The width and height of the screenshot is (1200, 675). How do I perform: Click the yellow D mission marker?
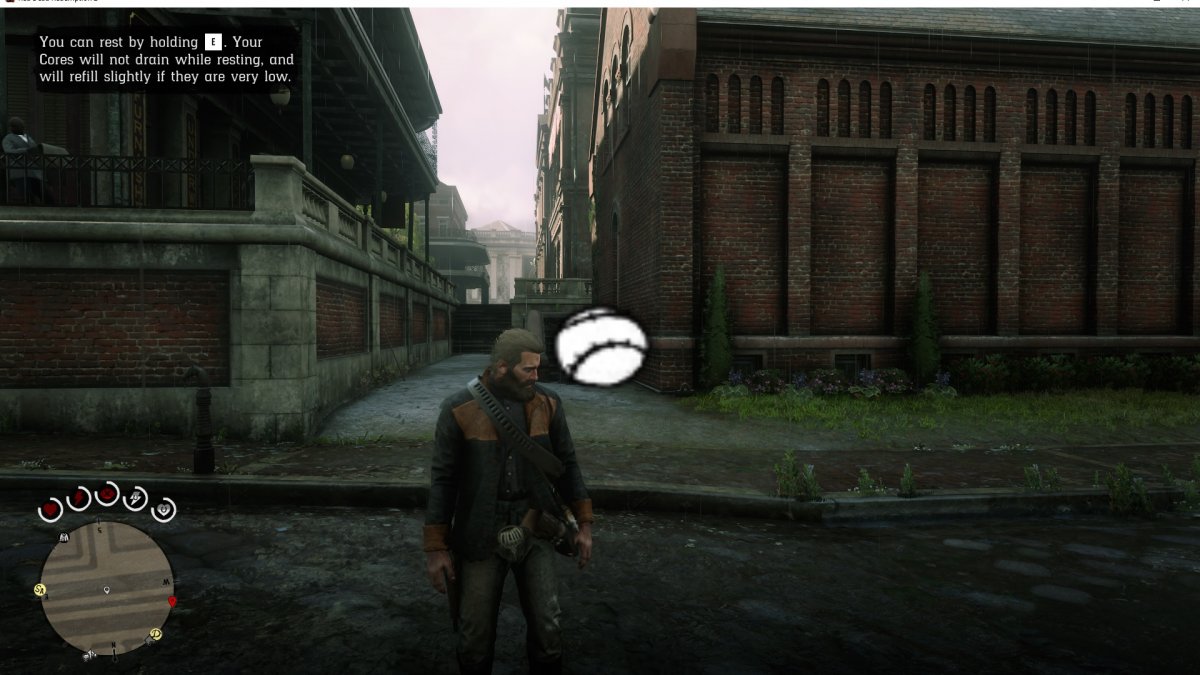point(156,634)
